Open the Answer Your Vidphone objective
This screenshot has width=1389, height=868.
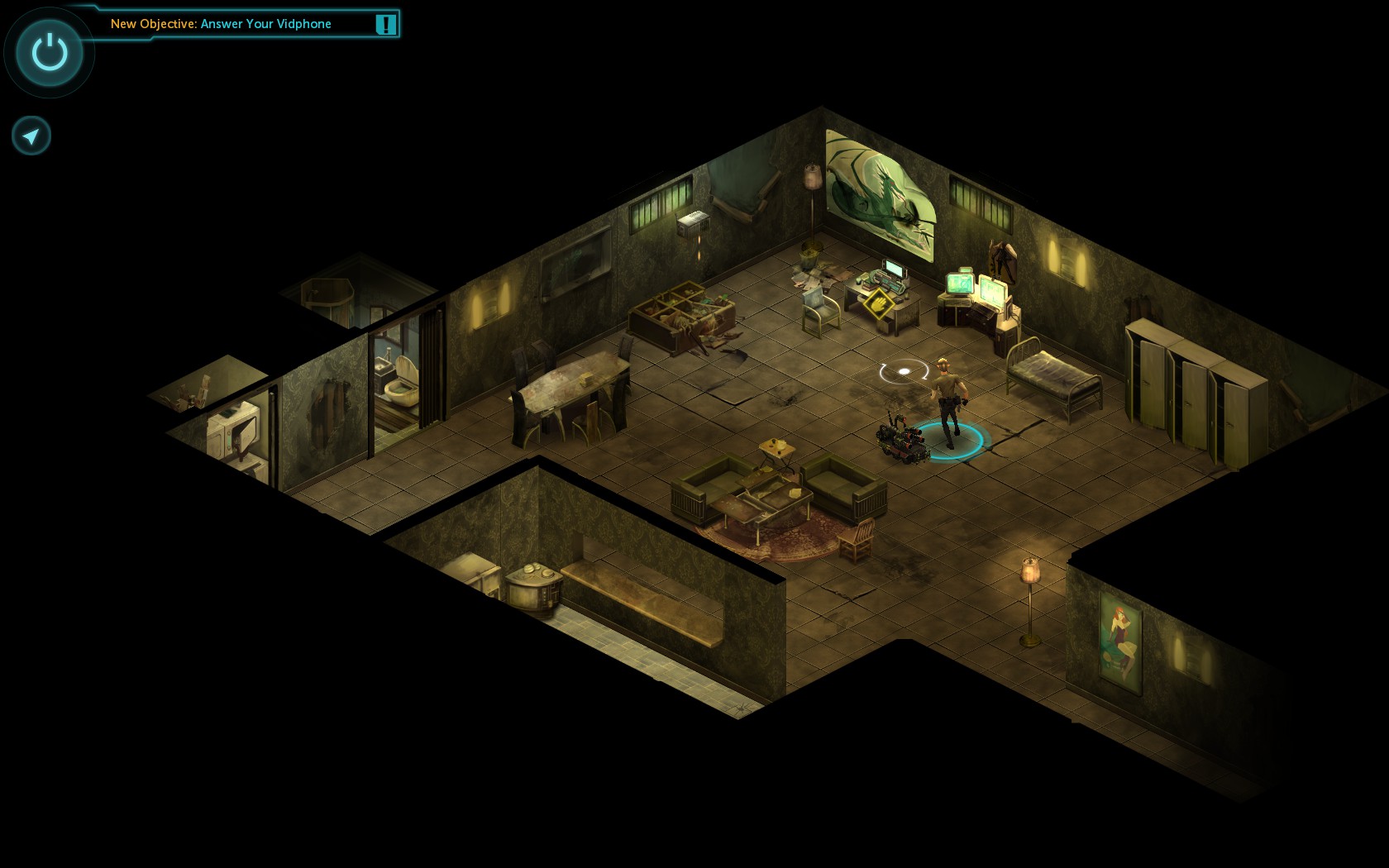pos(221,24)
